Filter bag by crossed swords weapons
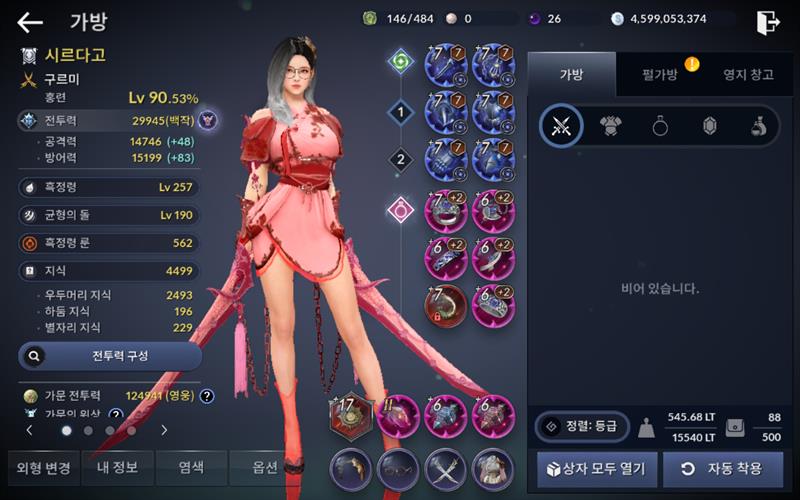The width and height of the screenshot is (800, 500). coord(561,126)
